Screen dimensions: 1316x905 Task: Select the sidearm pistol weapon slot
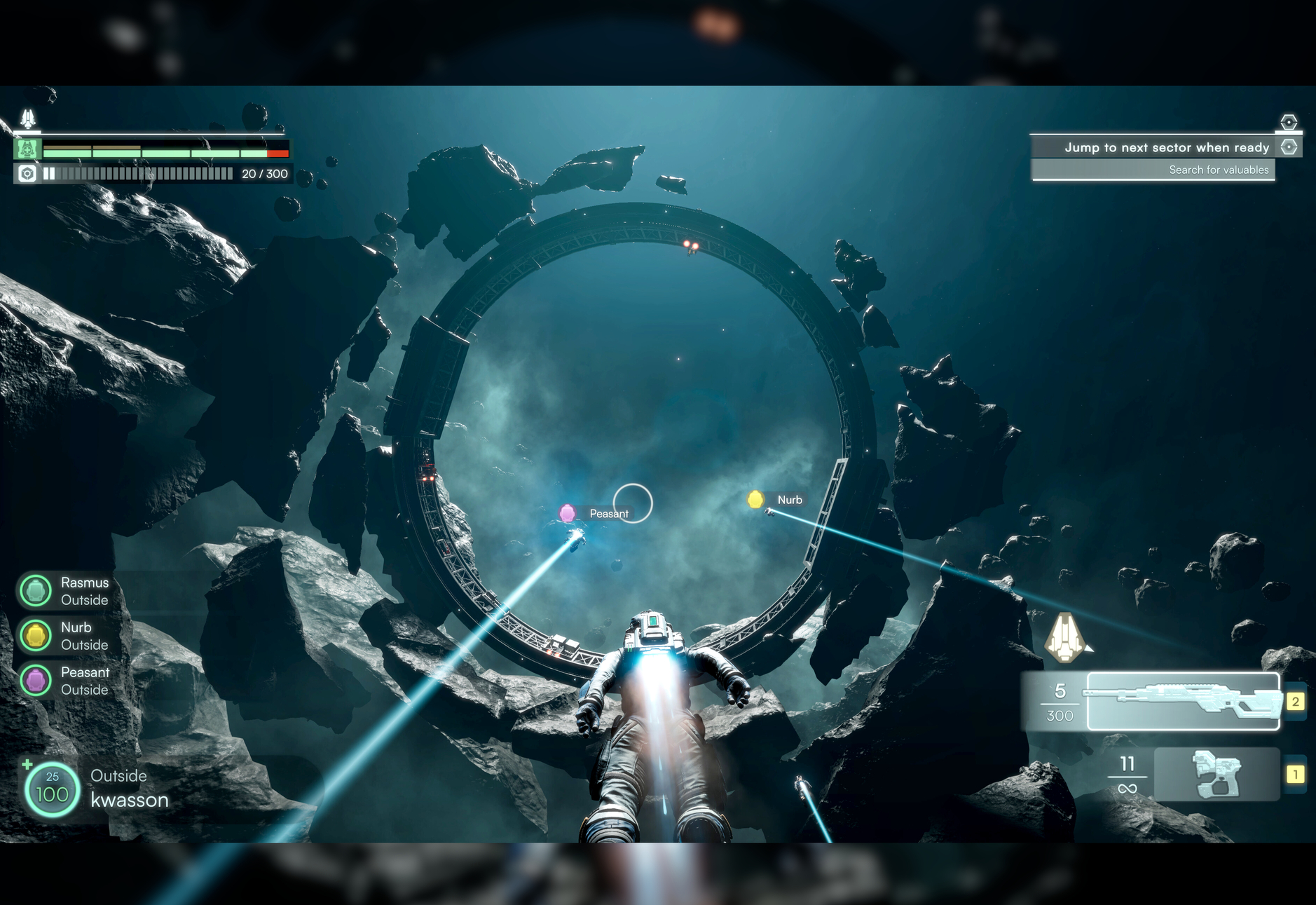click(1216, 774)
